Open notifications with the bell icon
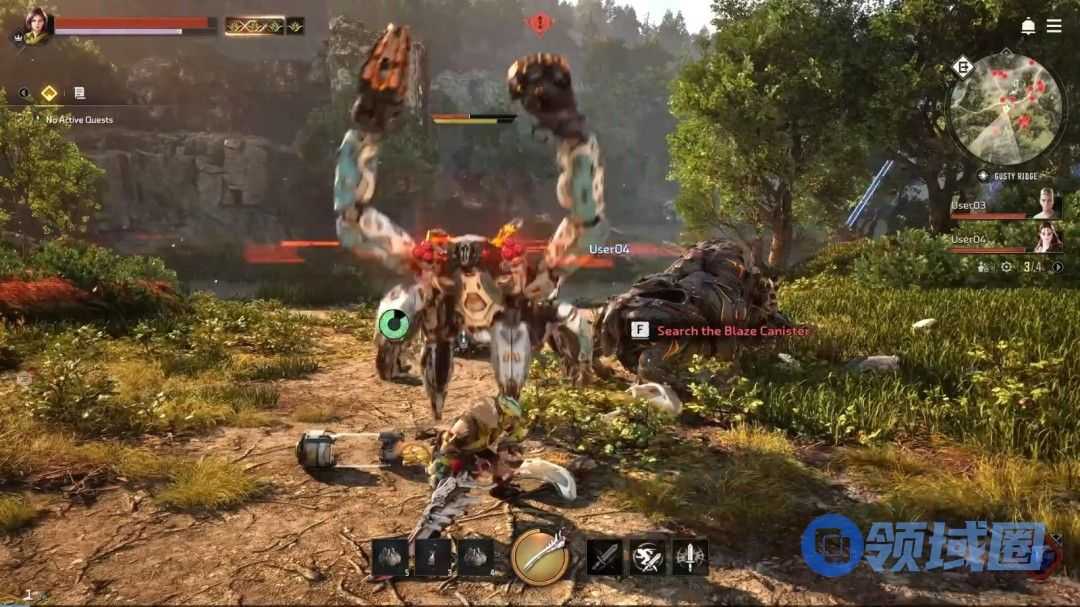Viewport: 1080px width, 607px height. [1028, 26]
